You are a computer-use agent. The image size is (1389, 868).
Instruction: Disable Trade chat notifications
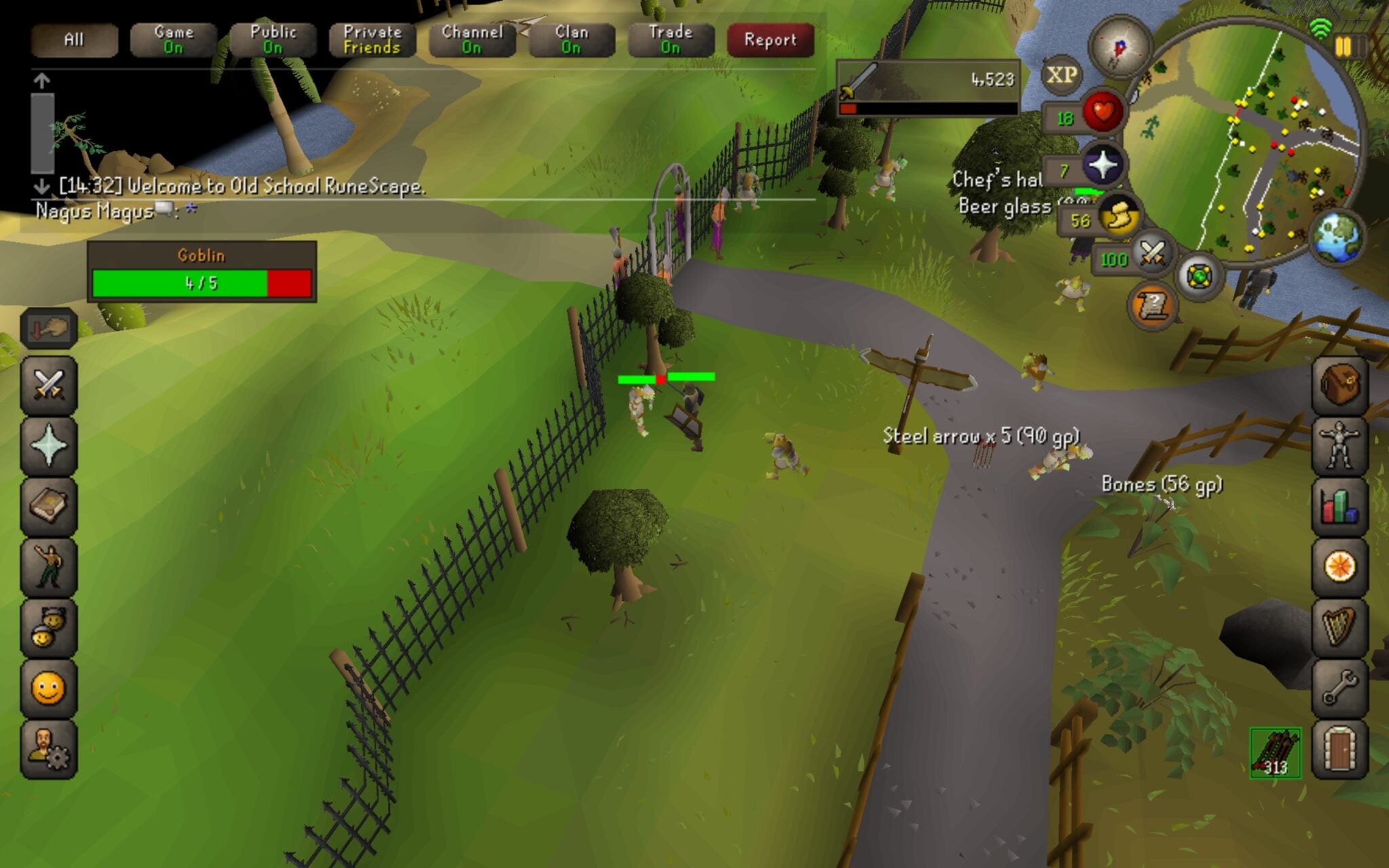pyautogui.click(x=671, y=41)
